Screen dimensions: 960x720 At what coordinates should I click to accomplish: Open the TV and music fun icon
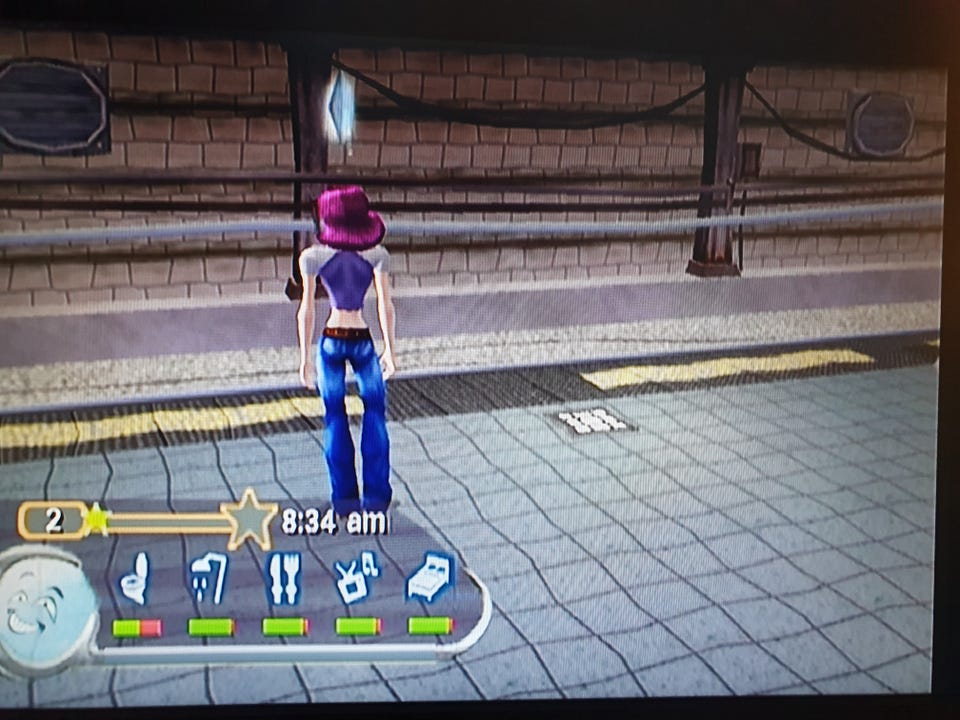(357, 577)
